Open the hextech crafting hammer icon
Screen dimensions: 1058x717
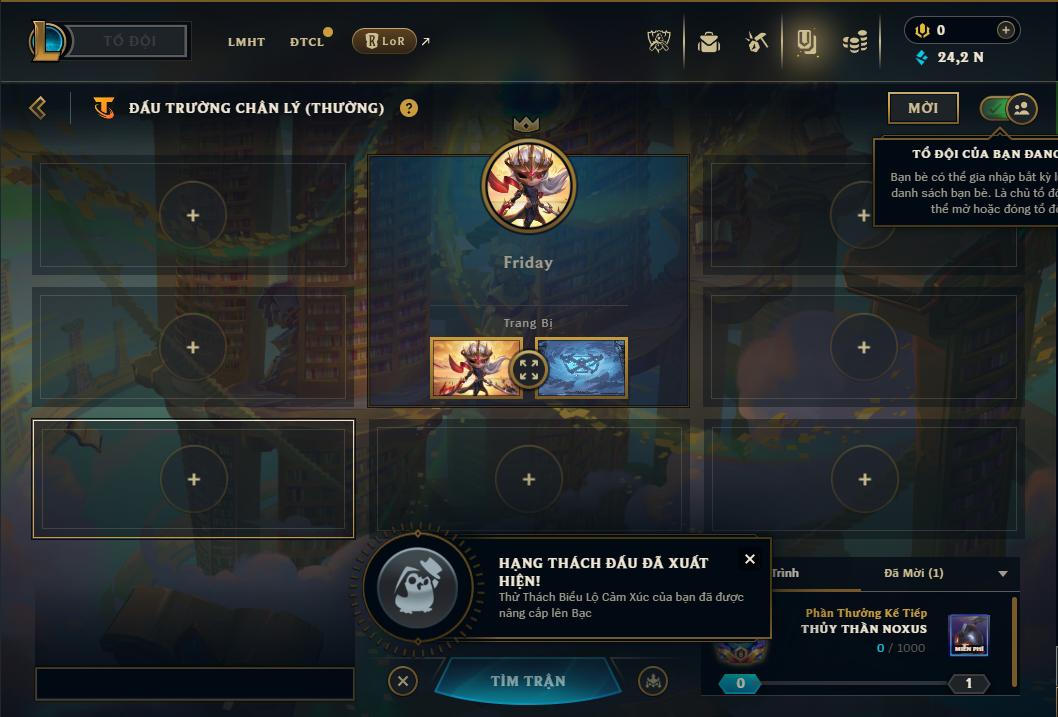click(x=757, y=42)
